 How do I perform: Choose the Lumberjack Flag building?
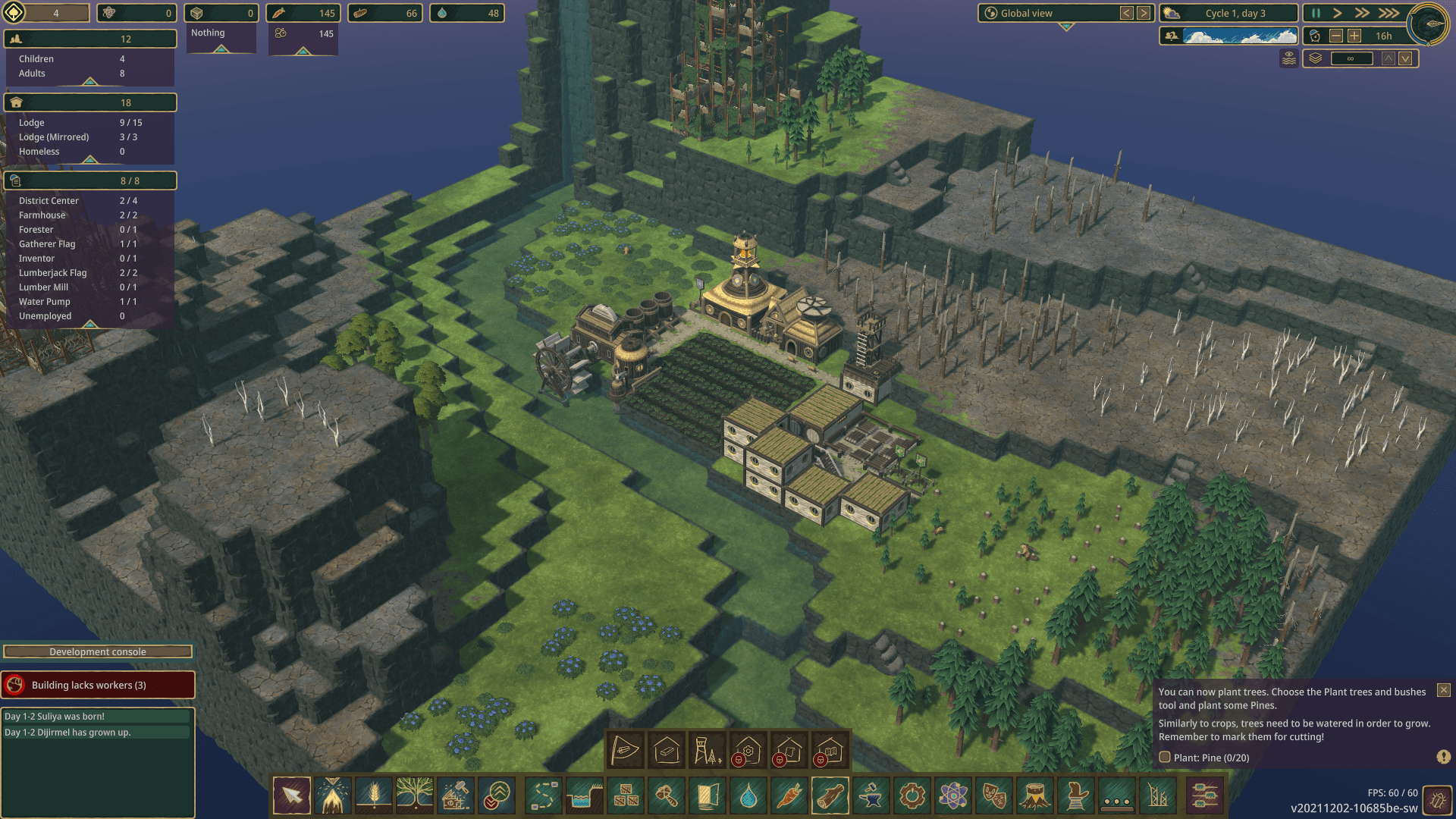click(626, 751)
